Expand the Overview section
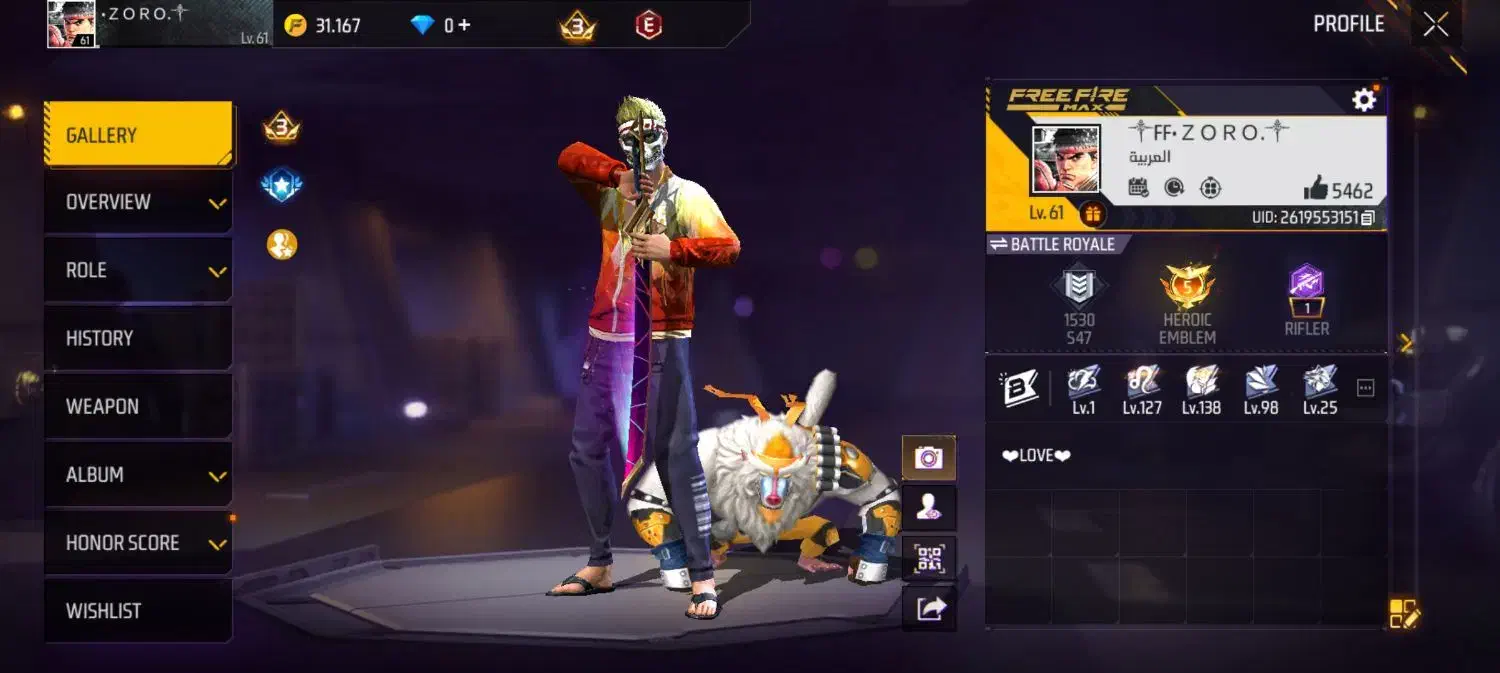This screenshot has width=1500, height=673. click(138, 202)
